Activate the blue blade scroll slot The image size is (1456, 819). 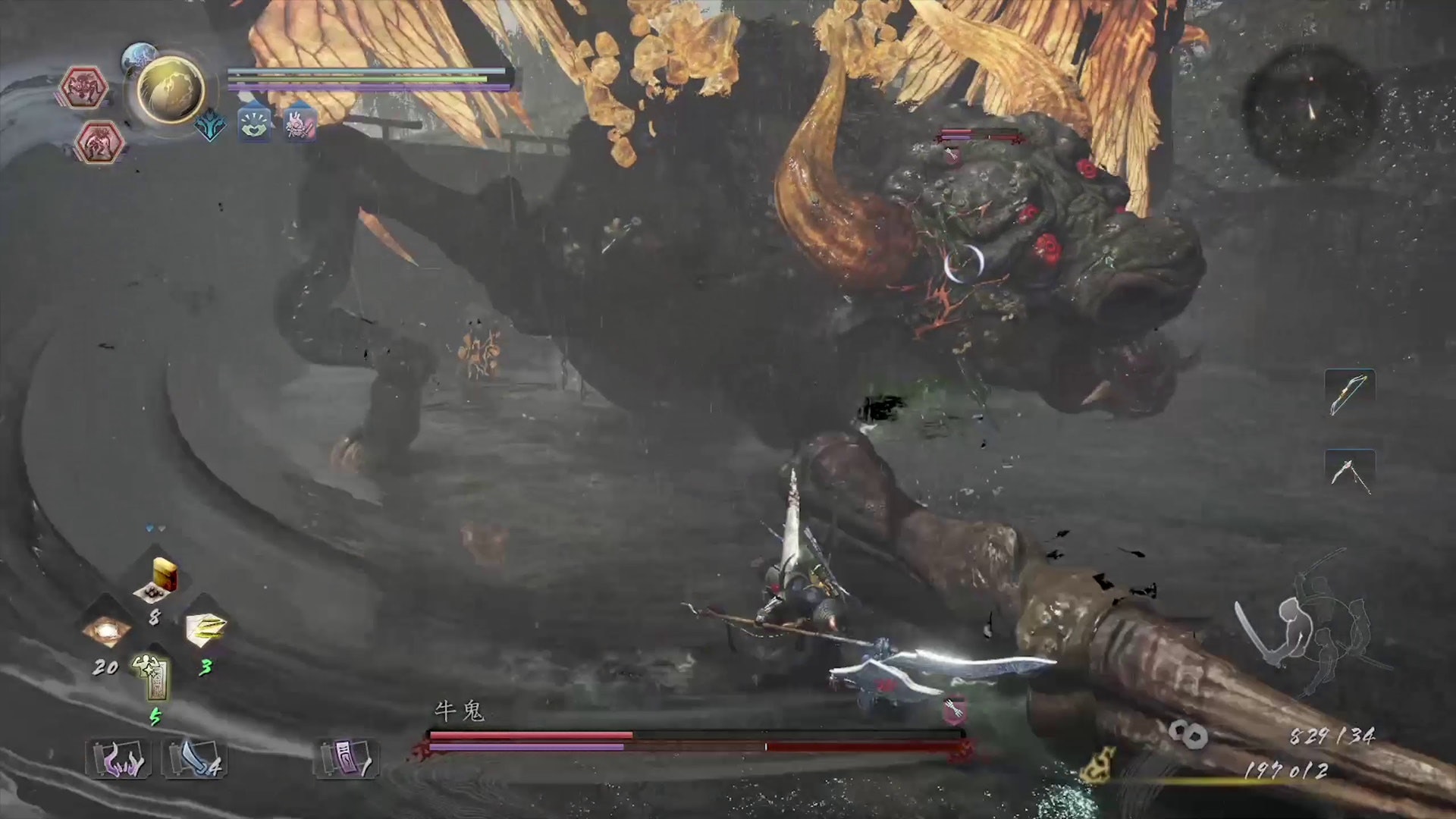[x=193, y=758]
